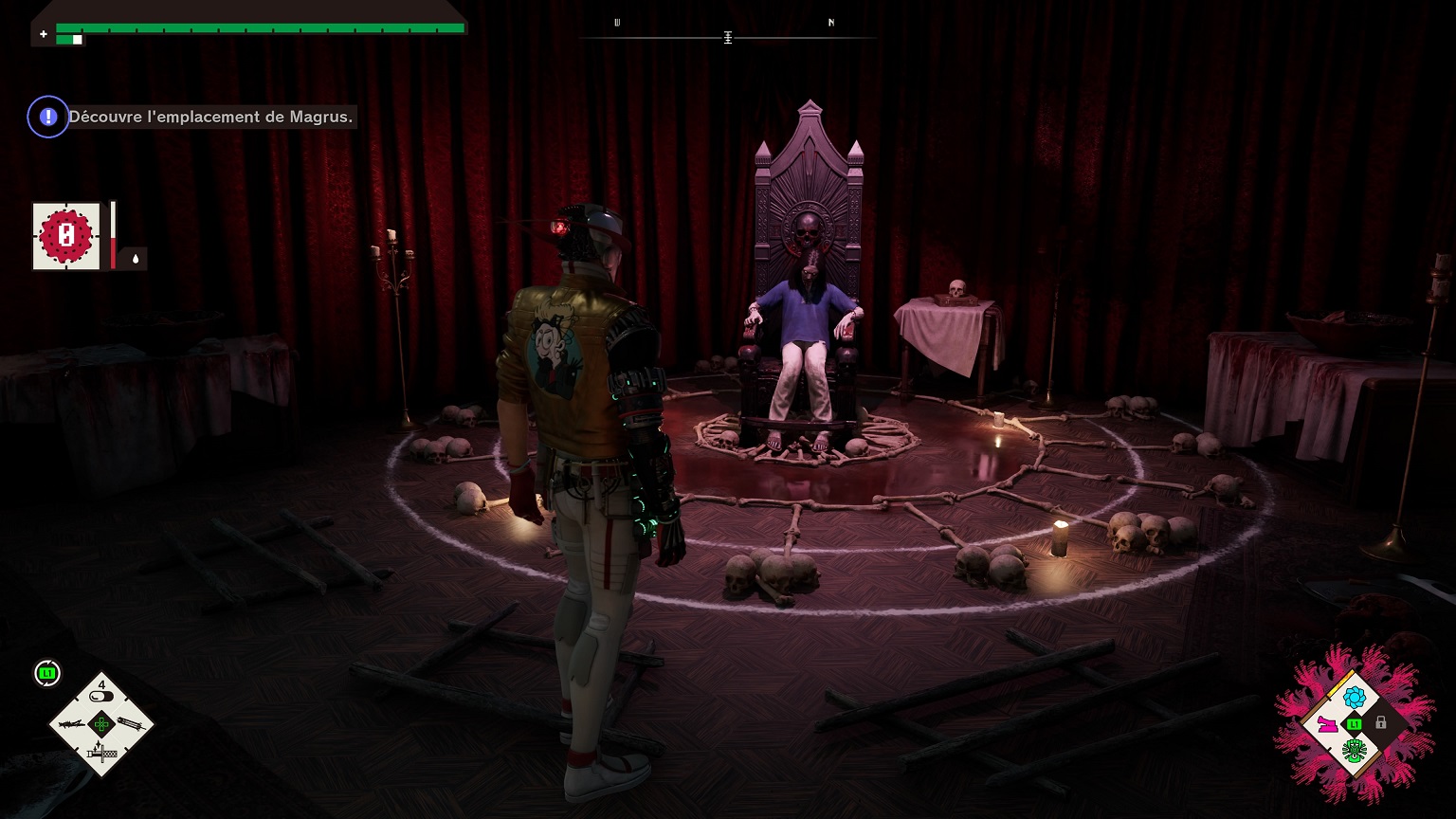Choose the capsule item with count 4
This screenshot has width=1456, height=819.
point(101,696)
